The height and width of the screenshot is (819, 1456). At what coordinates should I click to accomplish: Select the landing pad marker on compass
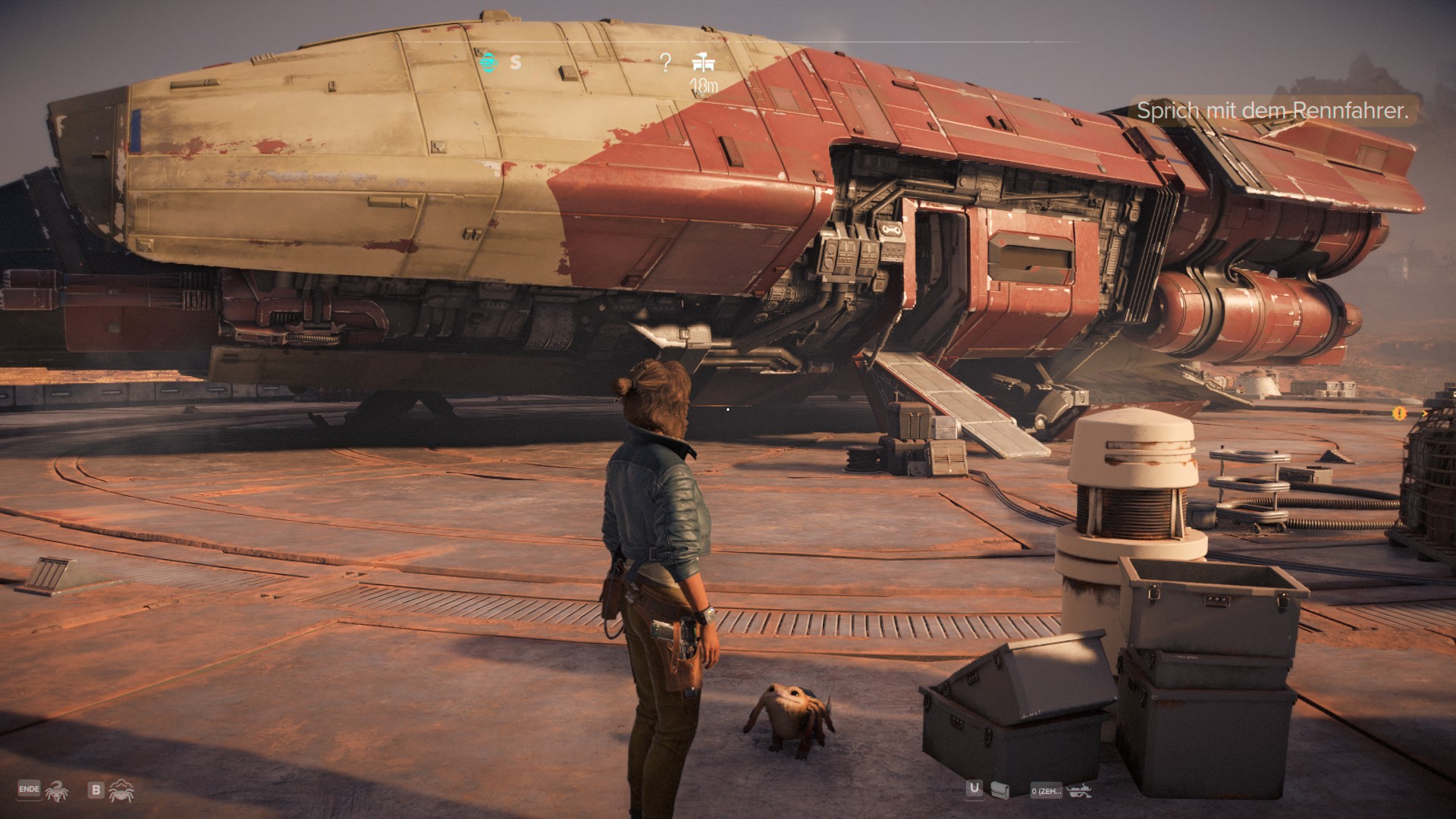pyautogui.click(x=703, y=62)
